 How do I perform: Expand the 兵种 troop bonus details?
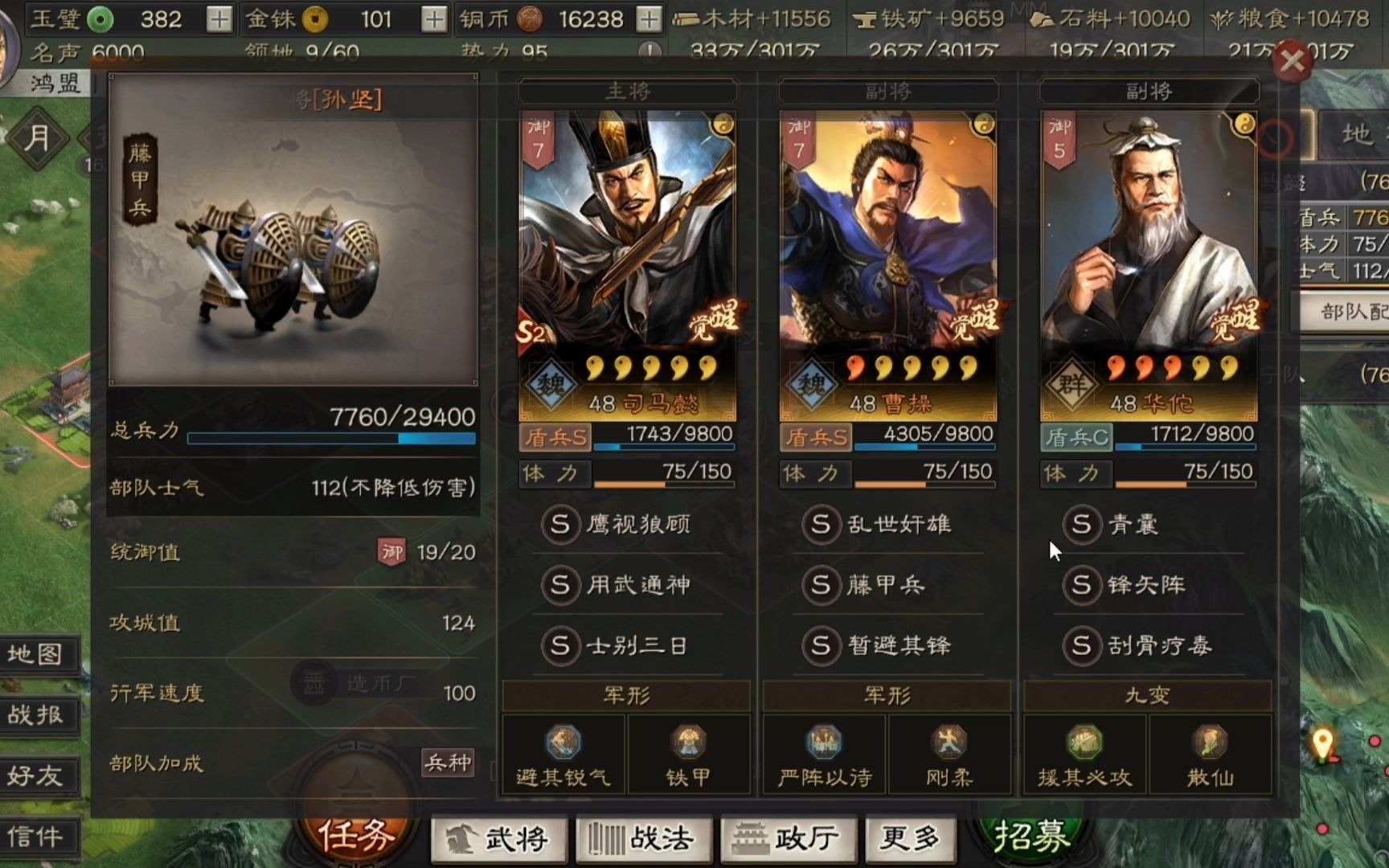449,764
